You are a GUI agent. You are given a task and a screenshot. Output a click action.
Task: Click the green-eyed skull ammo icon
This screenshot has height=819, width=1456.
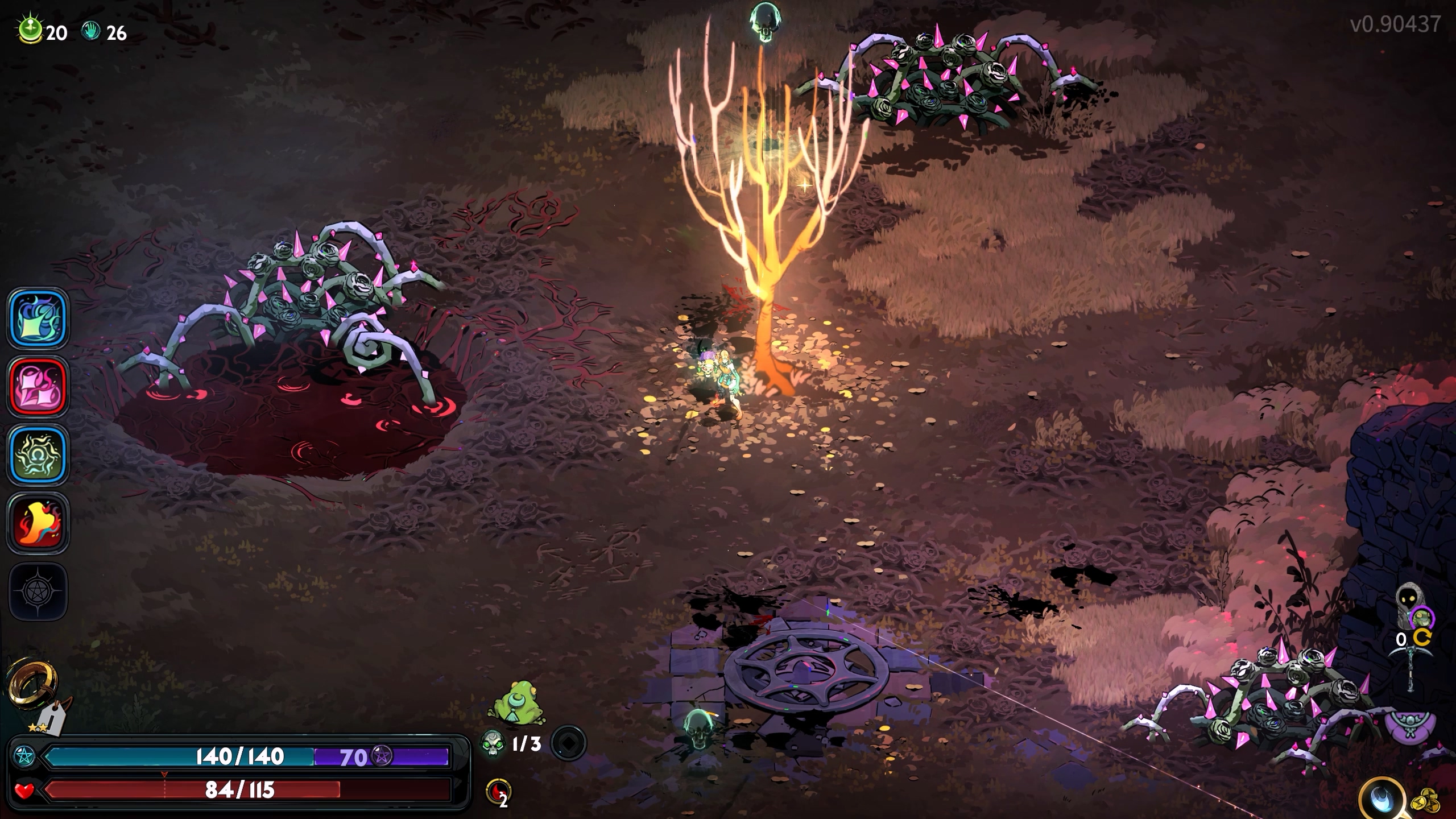point(492,743)
